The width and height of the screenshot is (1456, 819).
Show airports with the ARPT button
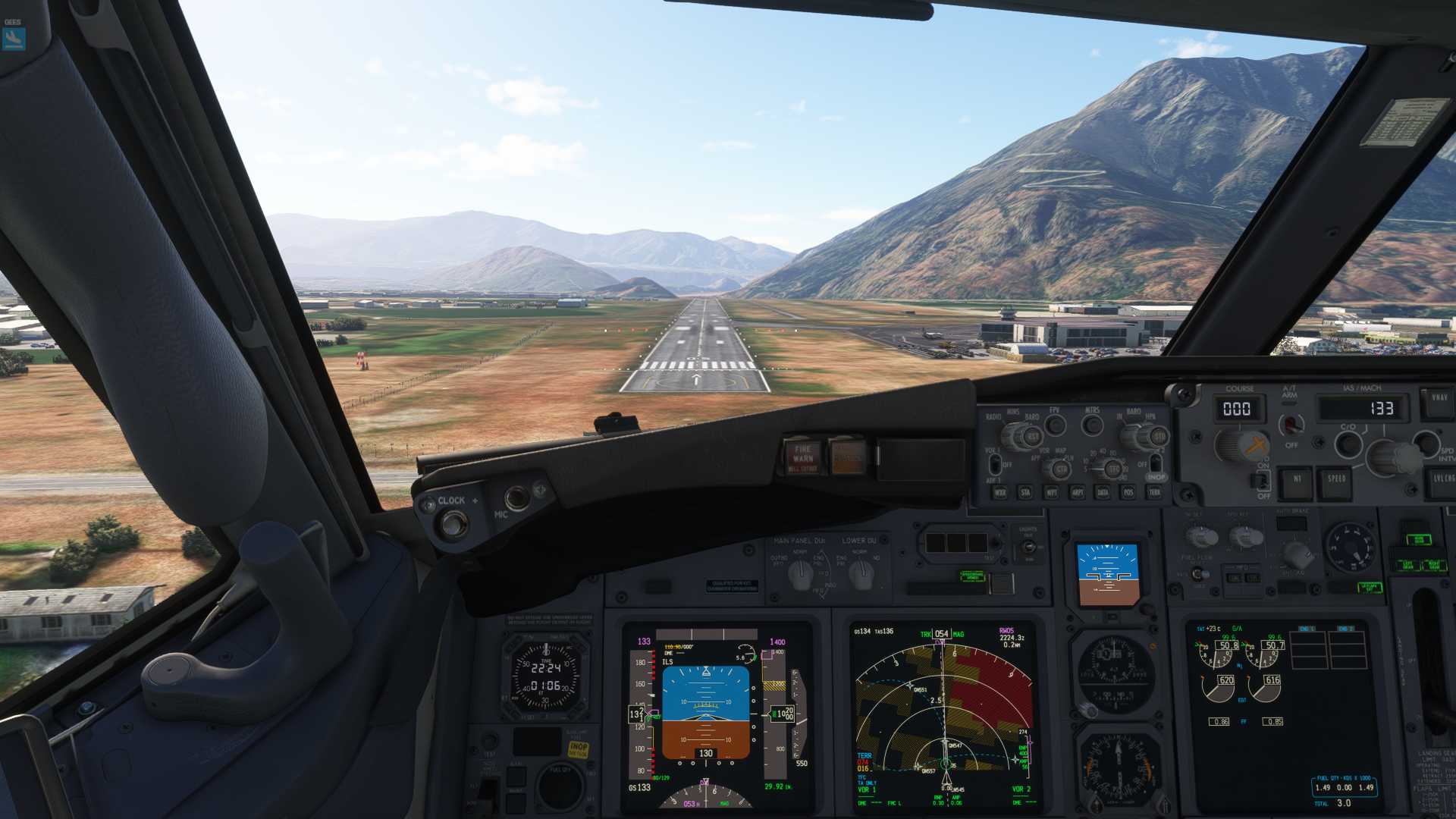click(1078, 493)
